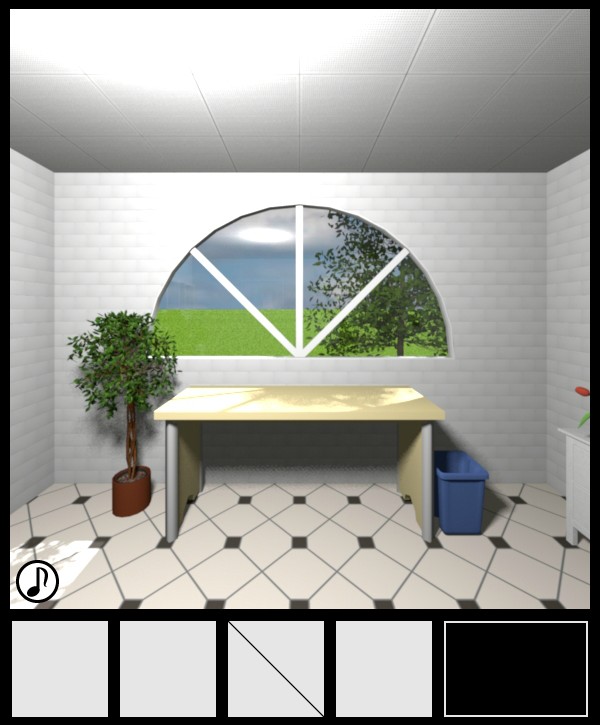
Task: Toggle the music note sound button
Action: click(38, 580)
